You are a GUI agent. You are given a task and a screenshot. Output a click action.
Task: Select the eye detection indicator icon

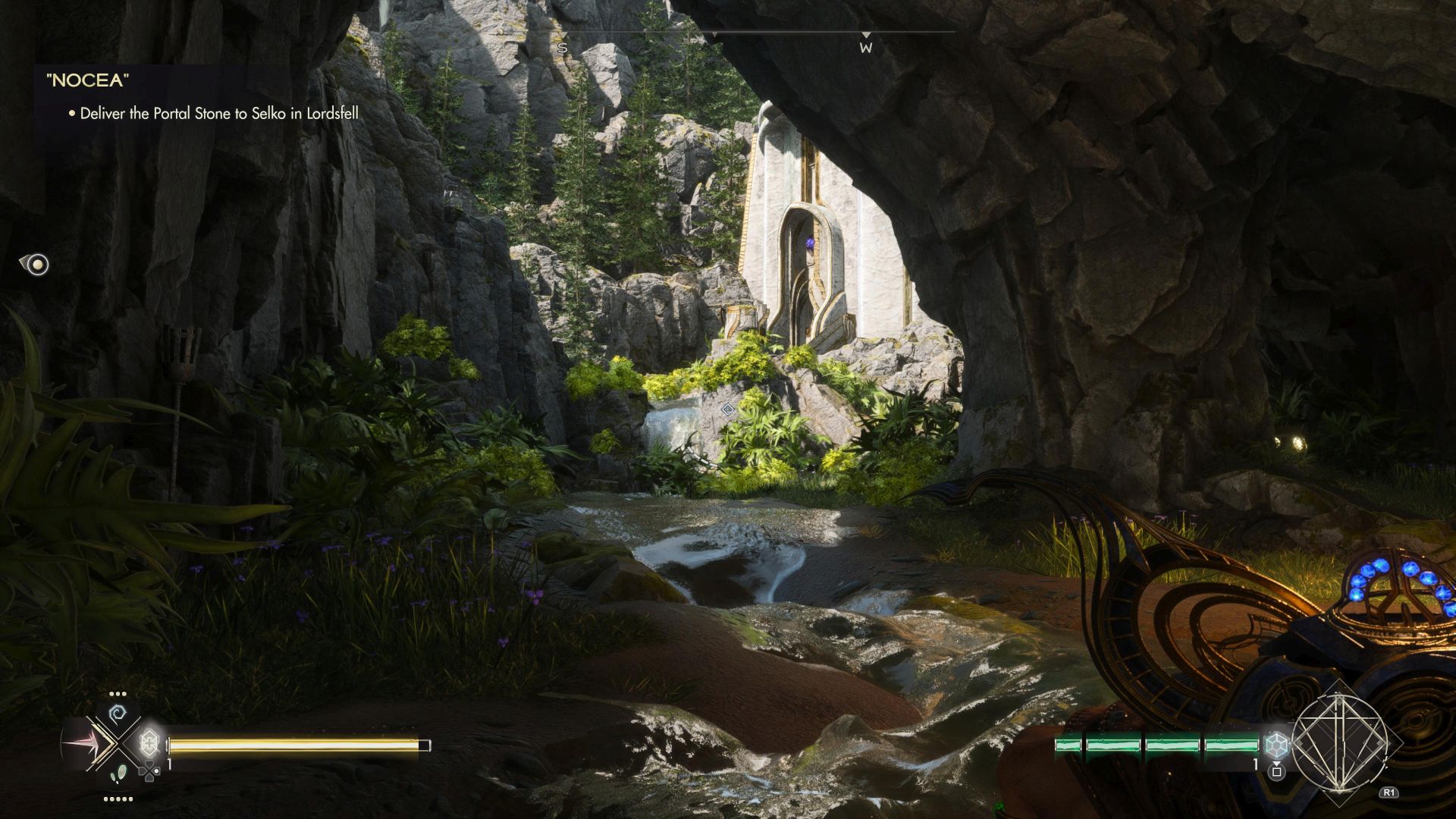[x=36, y=264]
